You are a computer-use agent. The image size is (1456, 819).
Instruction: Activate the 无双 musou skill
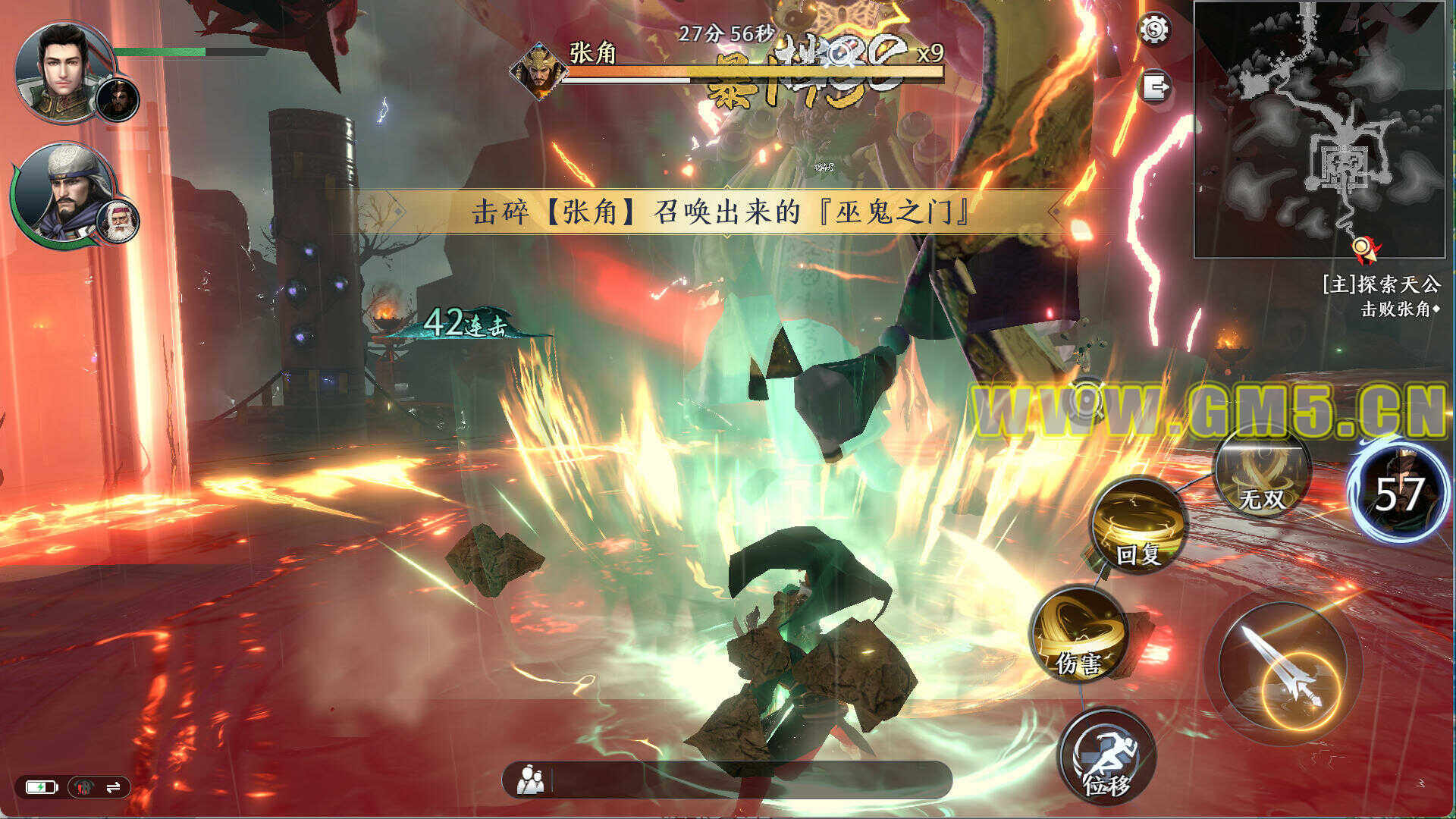tap(1262, 474)
